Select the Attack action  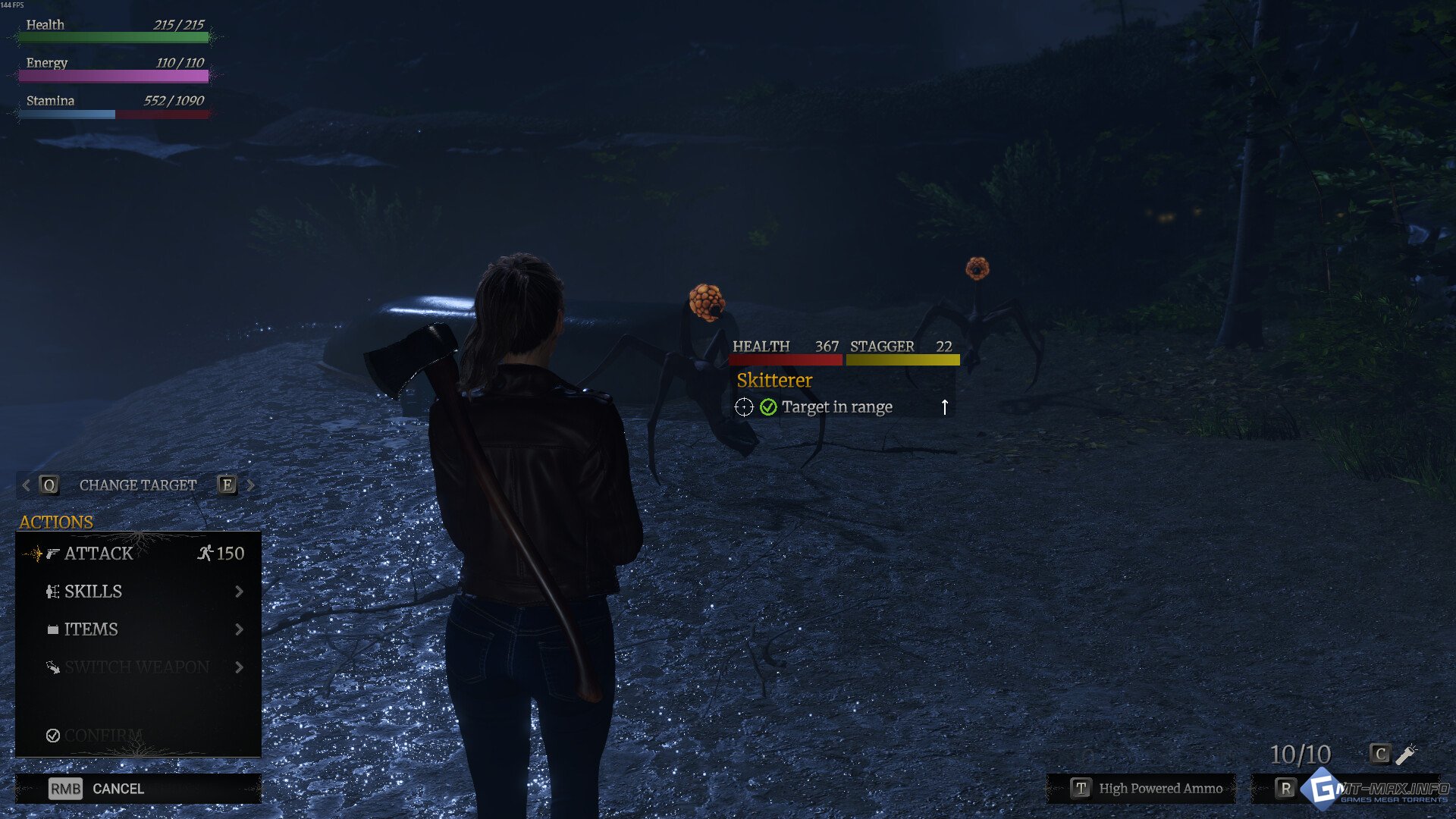pyautogui.click(x=136, y=554)
